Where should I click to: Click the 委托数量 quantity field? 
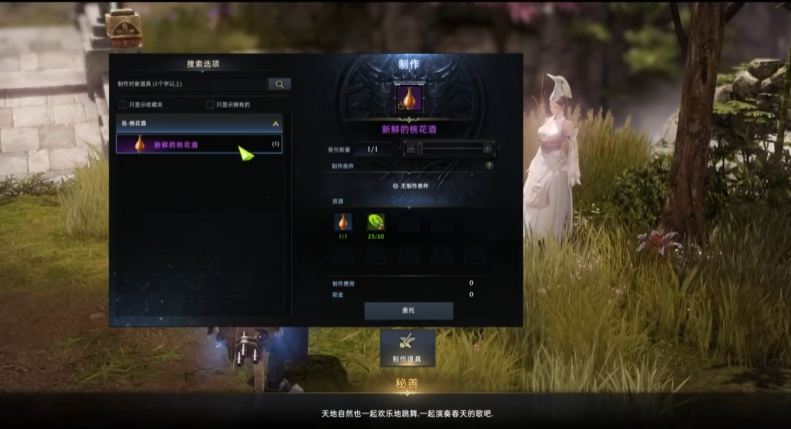[373, 149]
